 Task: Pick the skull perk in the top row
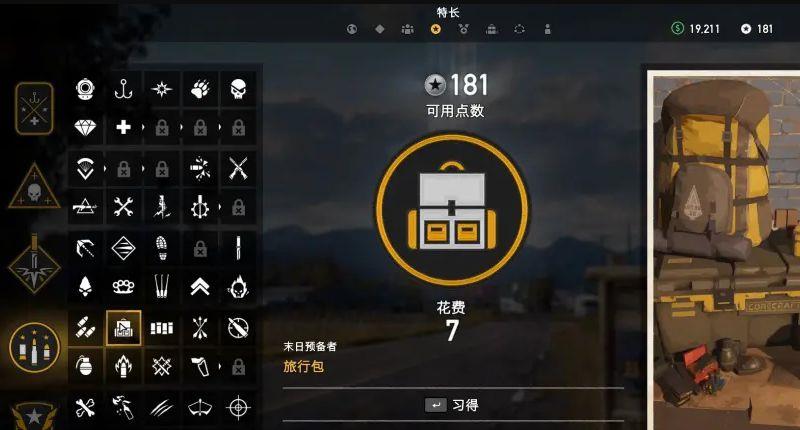[x=238, y=89]
